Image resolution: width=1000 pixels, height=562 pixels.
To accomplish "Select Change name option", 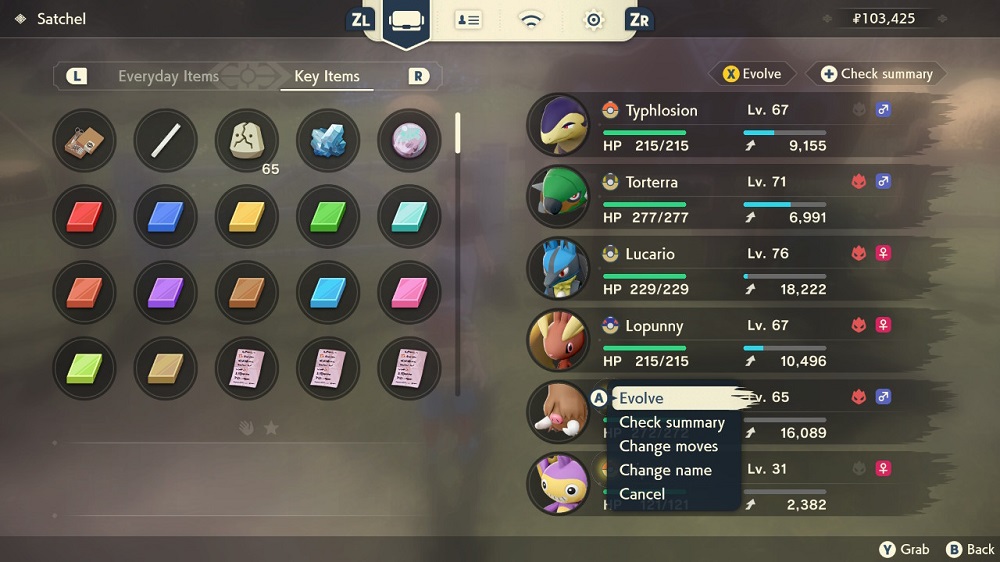I will coord(665,470).
